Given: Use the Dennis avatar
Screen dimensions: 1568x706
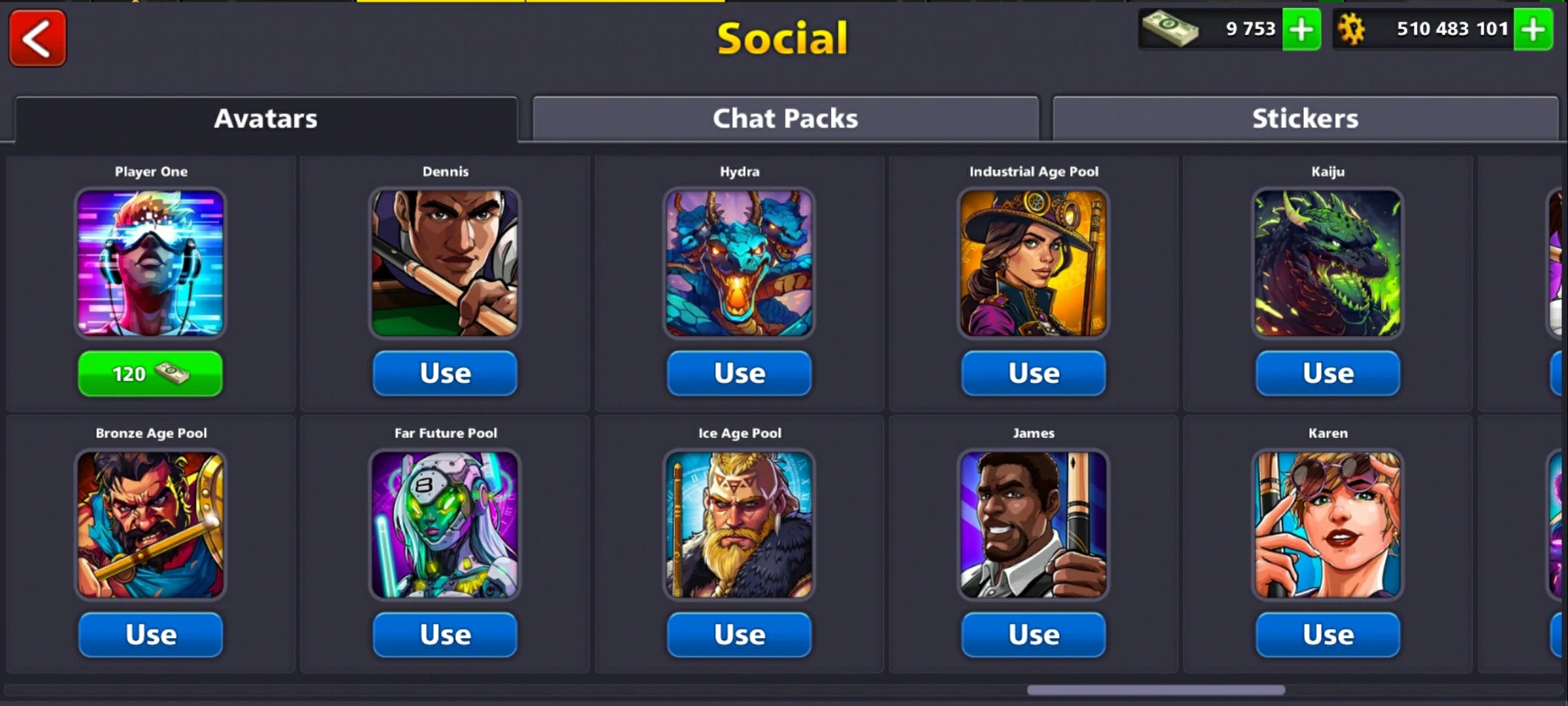Looking at the screenshot, I should (445, 373).
